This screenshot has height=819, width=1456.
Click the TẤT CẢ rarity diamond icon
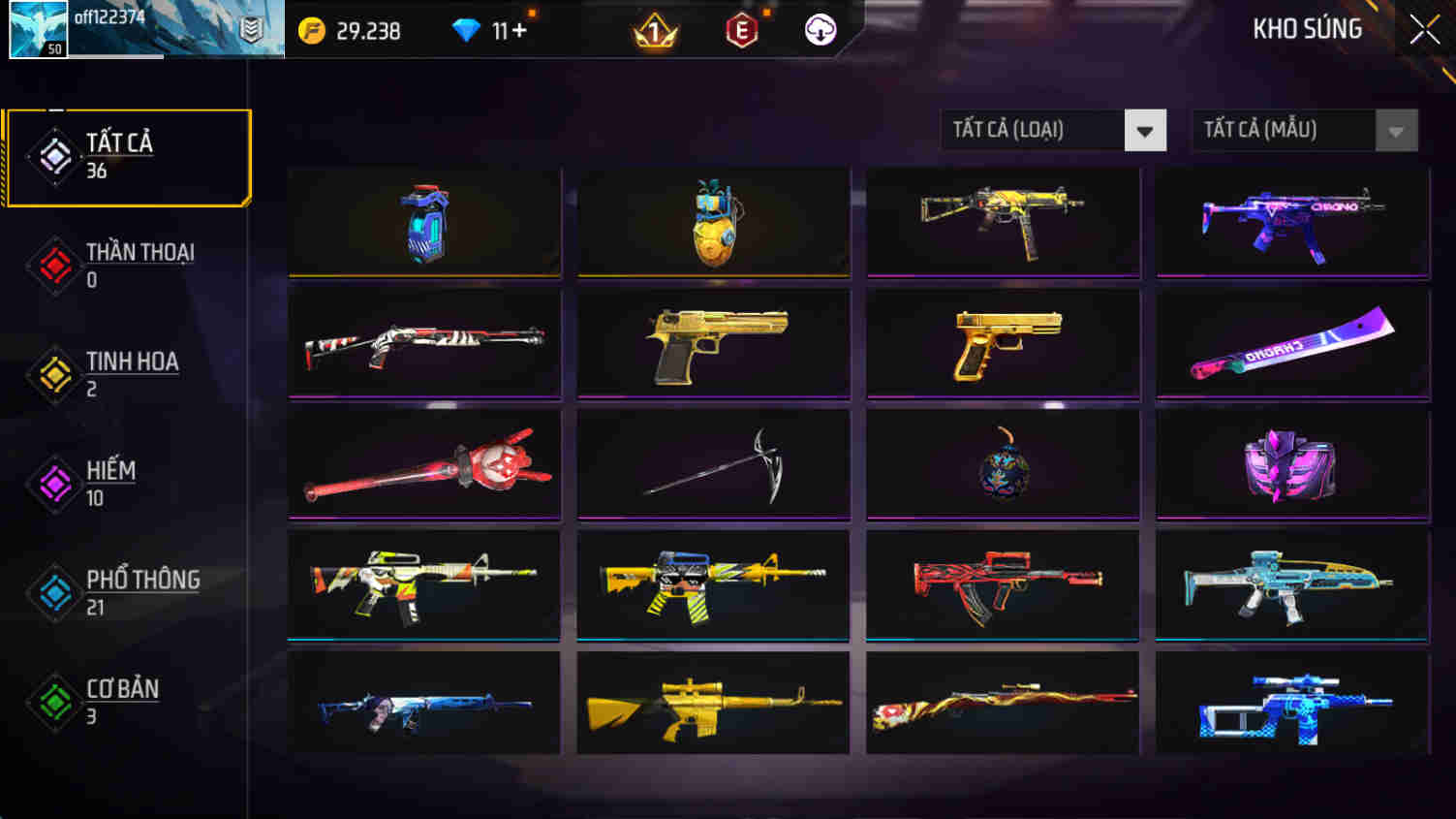point(55,156)
